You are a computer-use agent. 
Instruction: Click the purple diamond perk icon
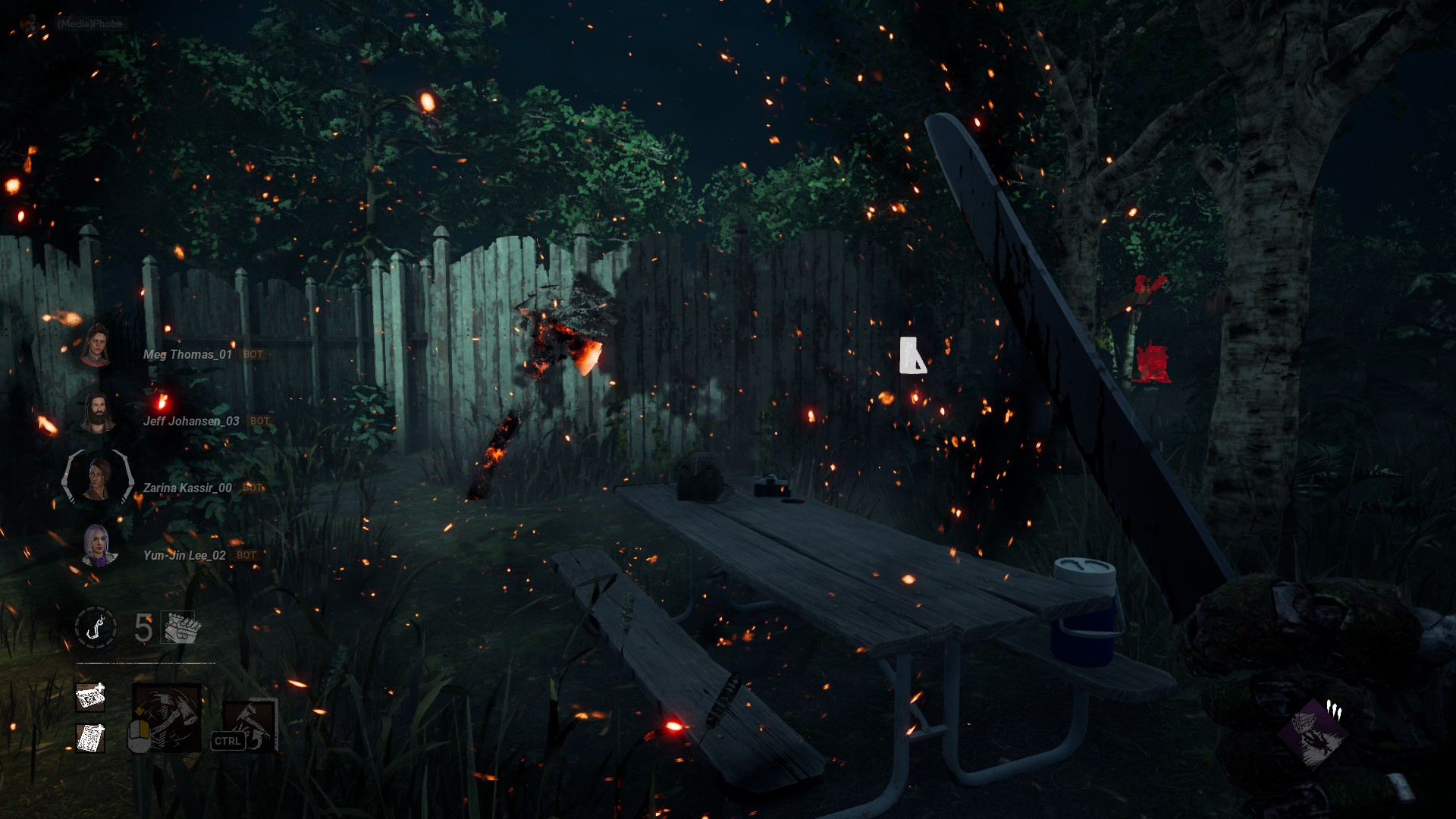point(1311,733)
